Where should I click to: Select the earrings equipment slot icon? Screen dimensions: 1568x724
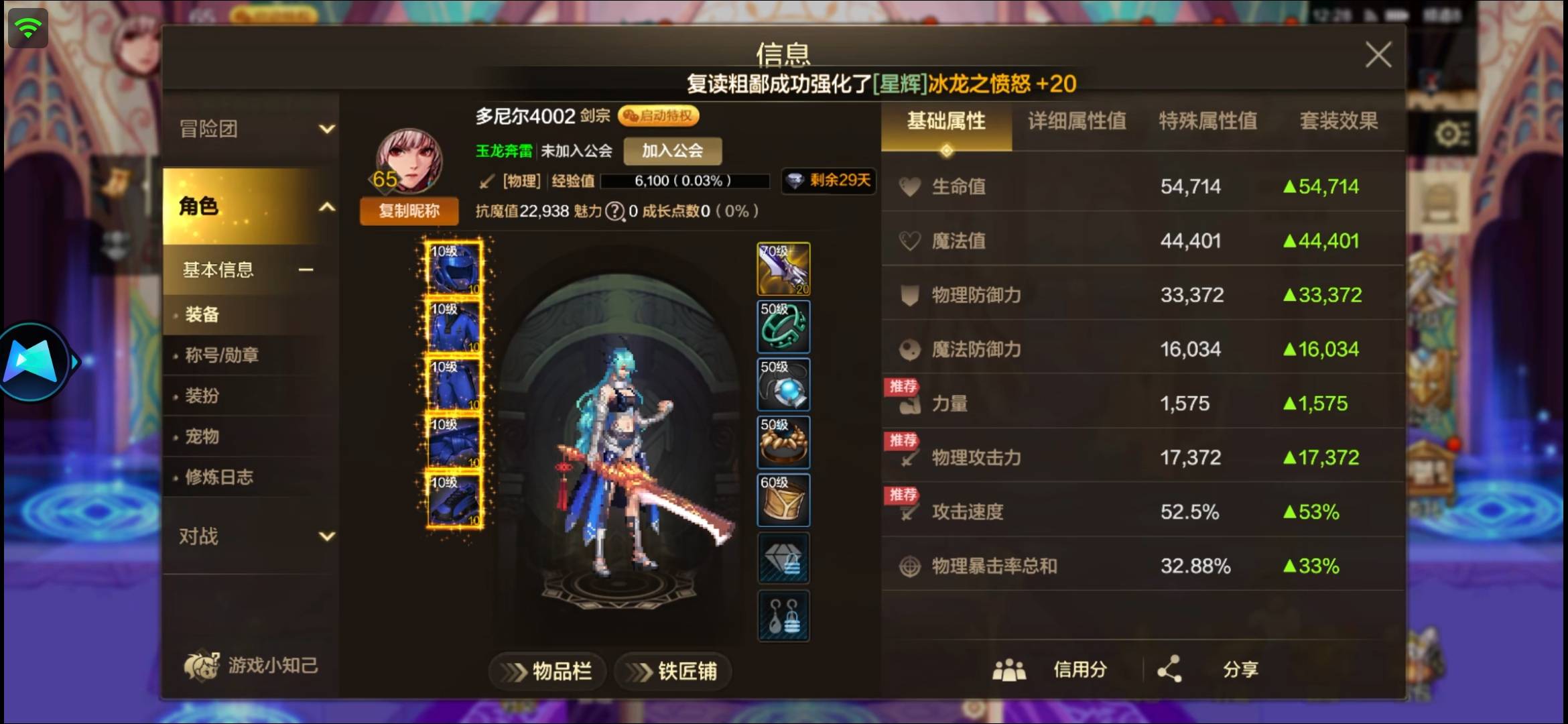(783, 615)
